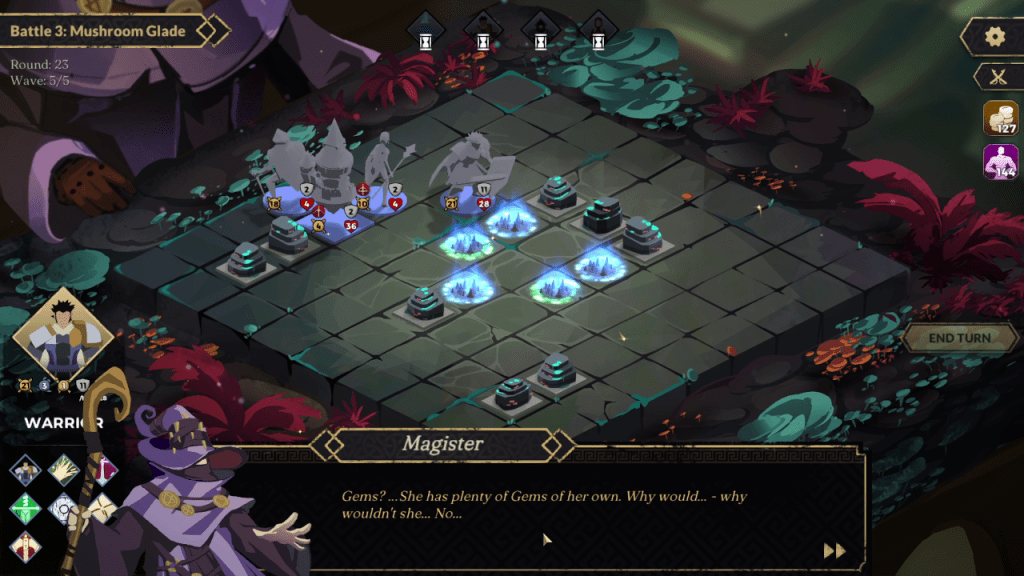Click the END TURN button
The width and height of the screenshot is (1024, 576).
[959, 338]
